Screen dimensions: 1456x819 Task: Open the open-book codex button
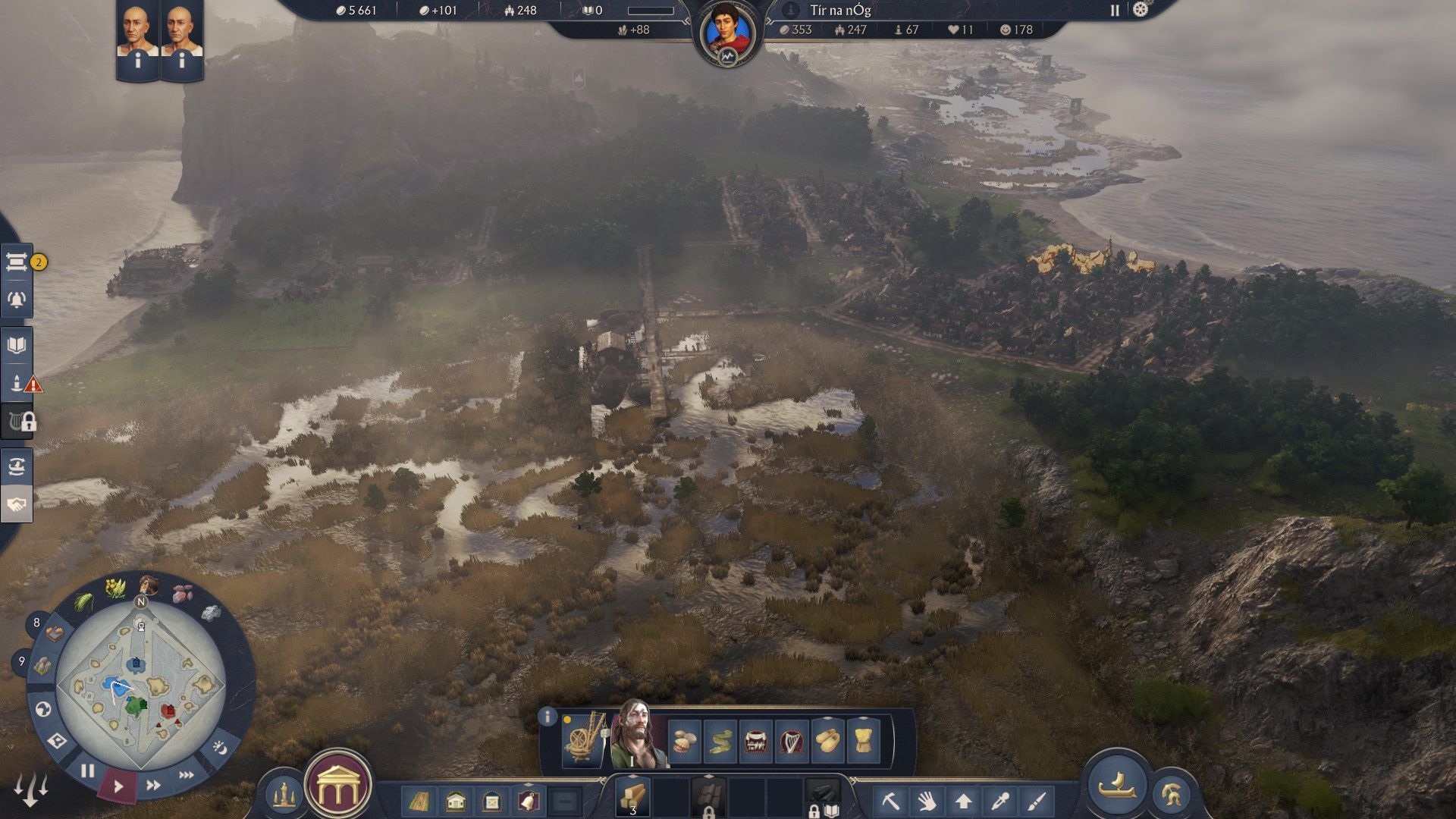point(17,346)
